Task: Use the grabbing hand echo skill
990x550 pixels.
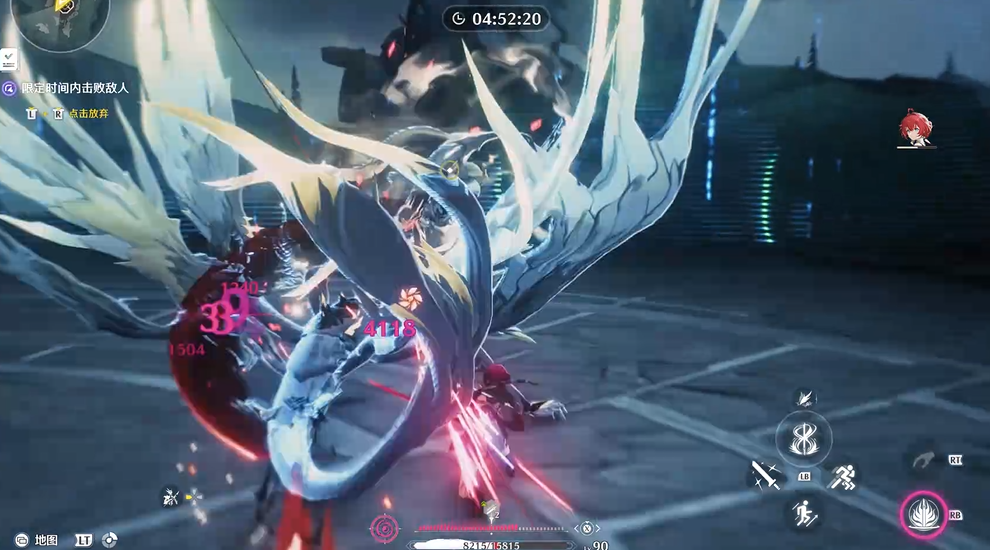Action: tap(922, 461)
